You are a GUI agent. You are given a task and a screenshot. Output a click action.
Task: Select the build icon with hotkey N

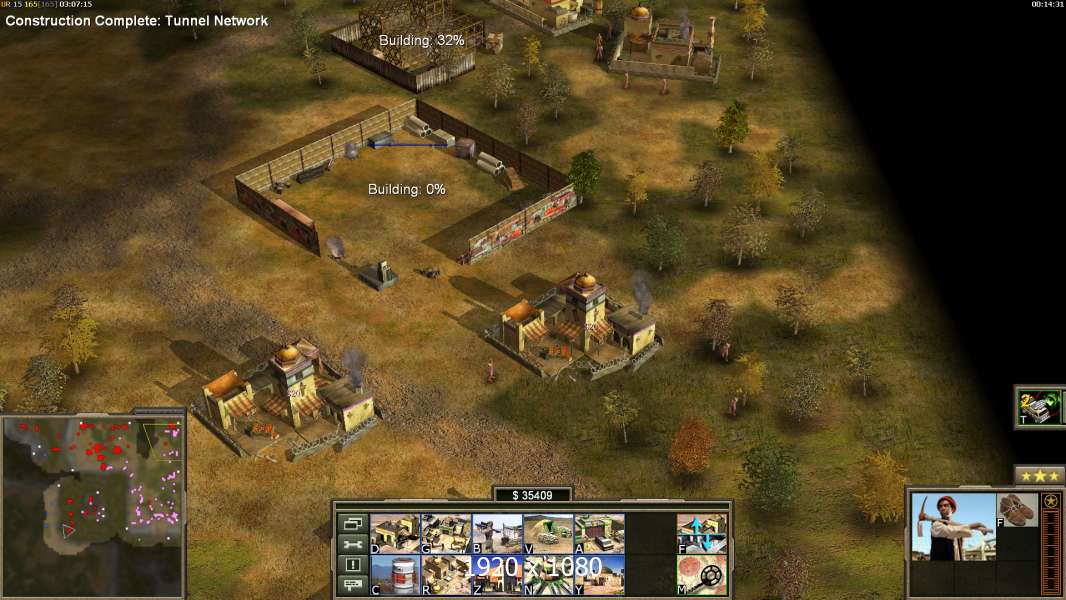pos(548,575)
